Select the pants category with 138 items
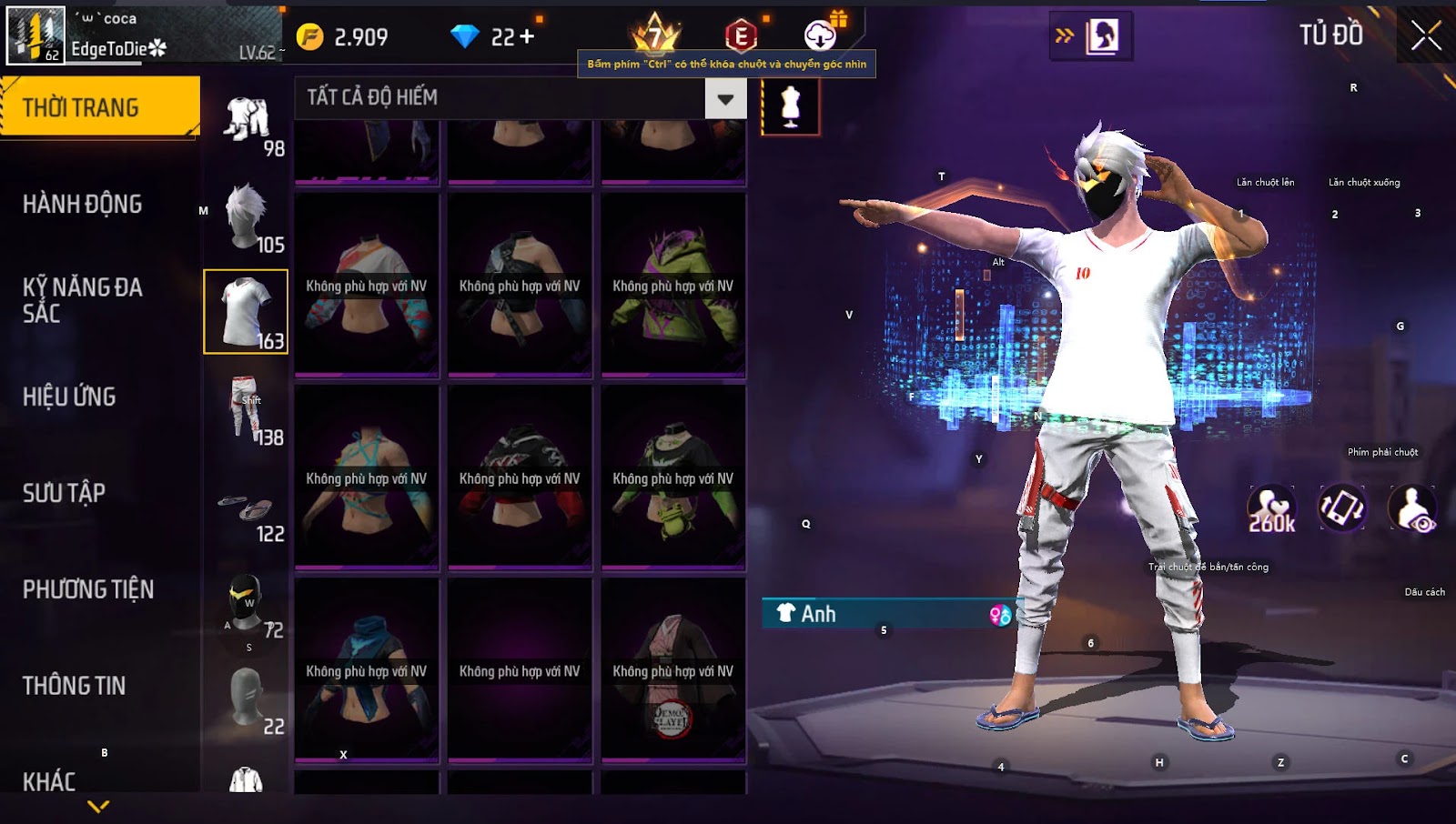 pos(246,408)
